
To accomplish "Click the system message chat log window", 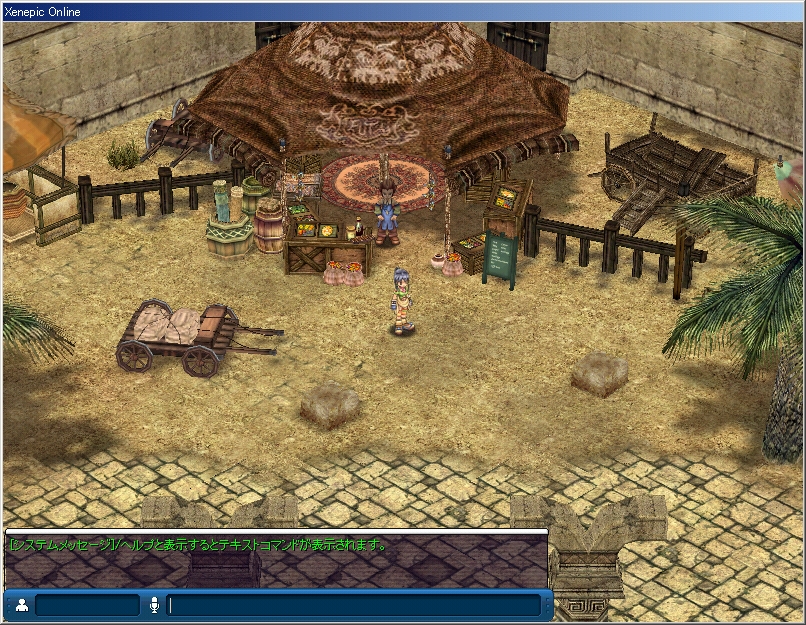I will [276, 560].
